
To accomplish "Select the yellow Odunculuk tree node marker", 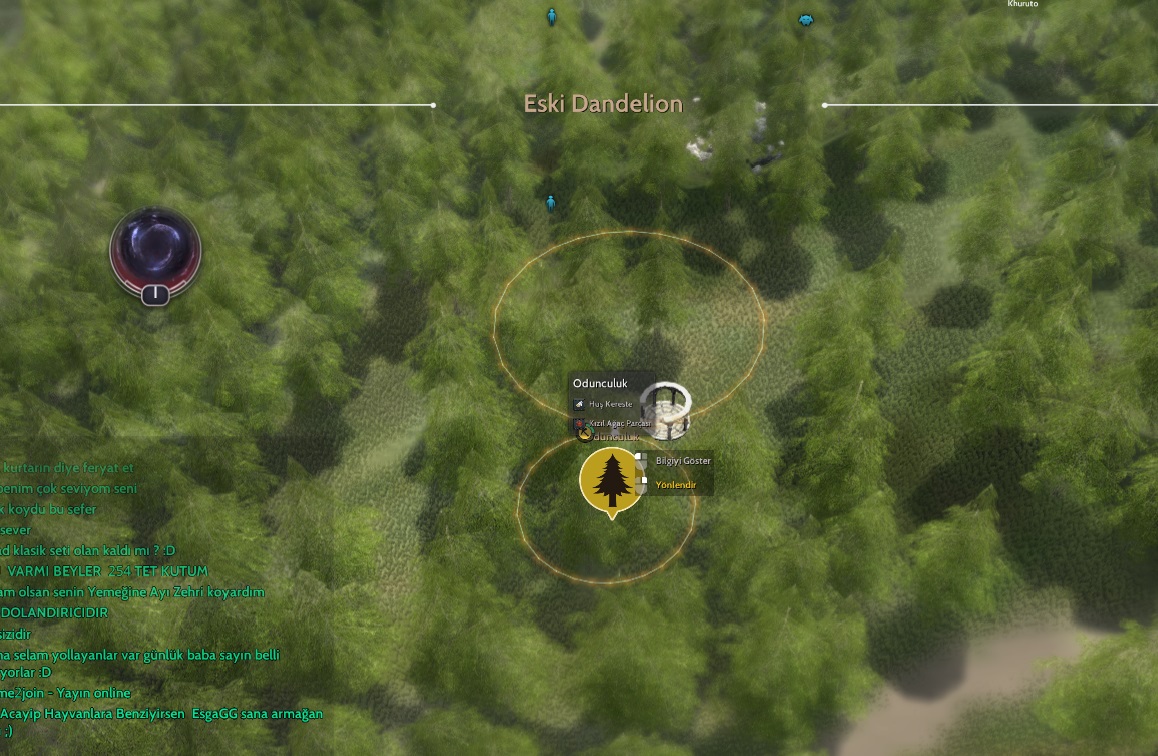I will (611, 479).
